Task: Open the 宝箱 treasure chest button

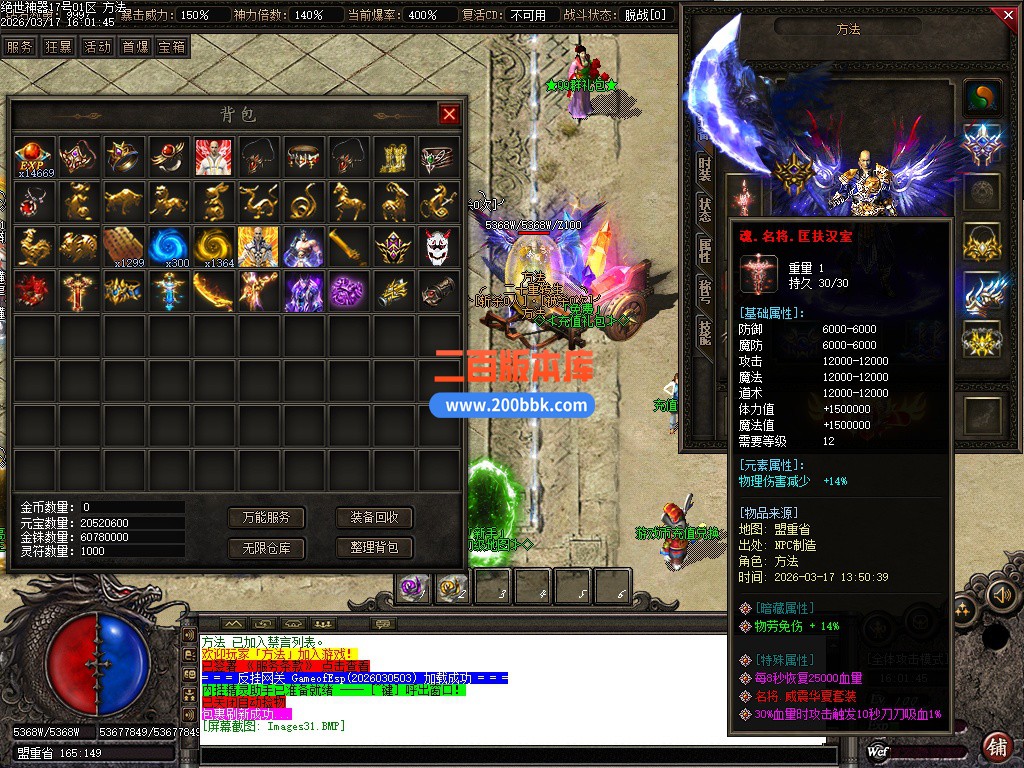Action: (172, 46)
